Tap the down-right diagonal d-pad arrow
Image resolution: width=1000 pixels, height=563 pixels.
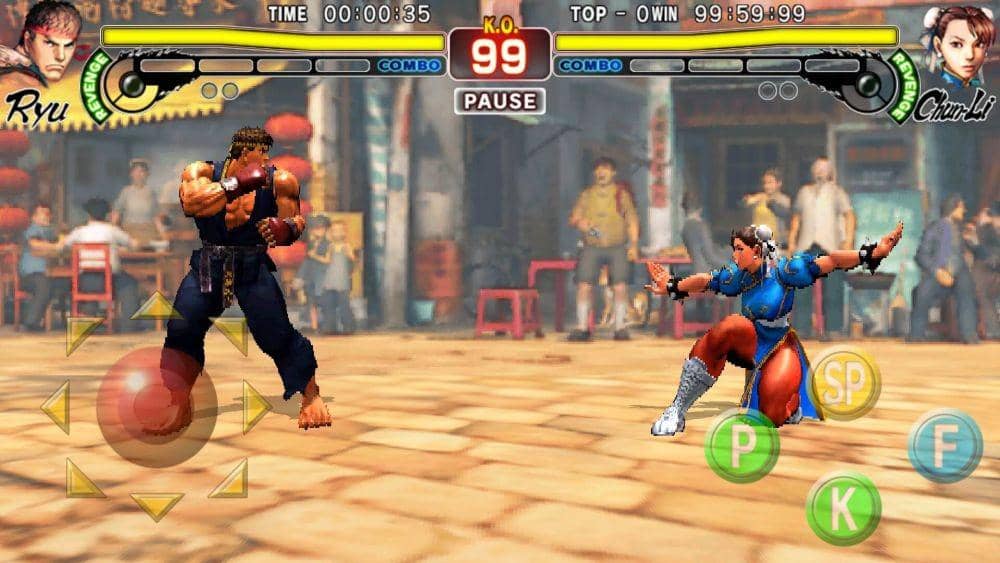pos(230,479)
